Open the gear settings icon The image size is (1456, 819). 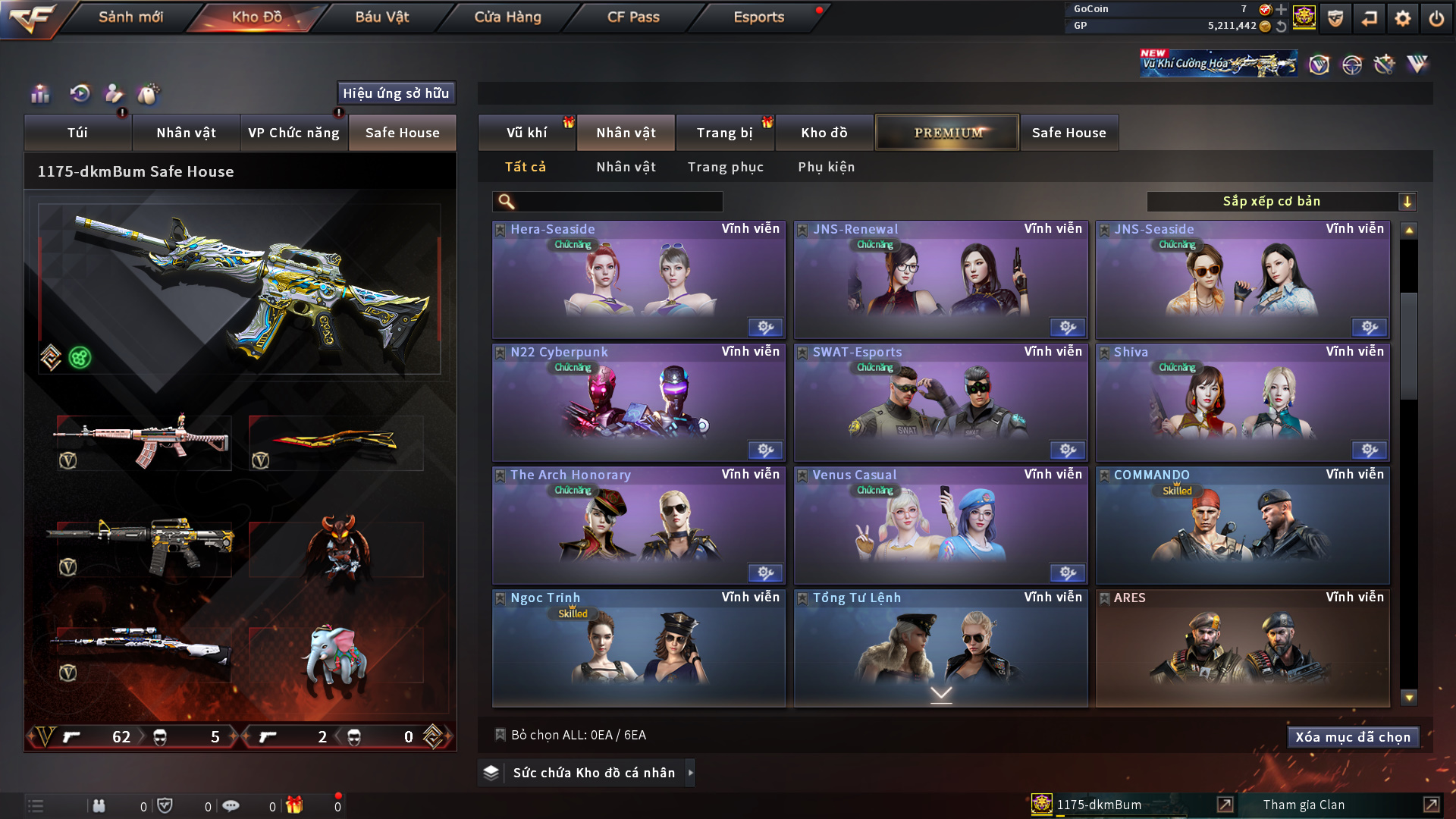(1402, 18)
